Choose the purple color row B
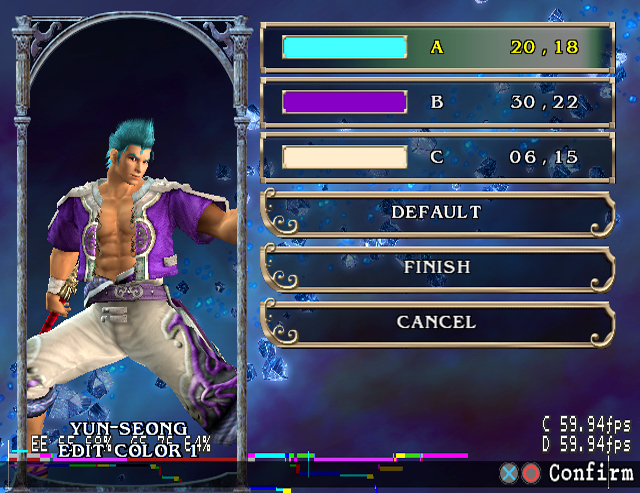 click(x=436, y=101)
